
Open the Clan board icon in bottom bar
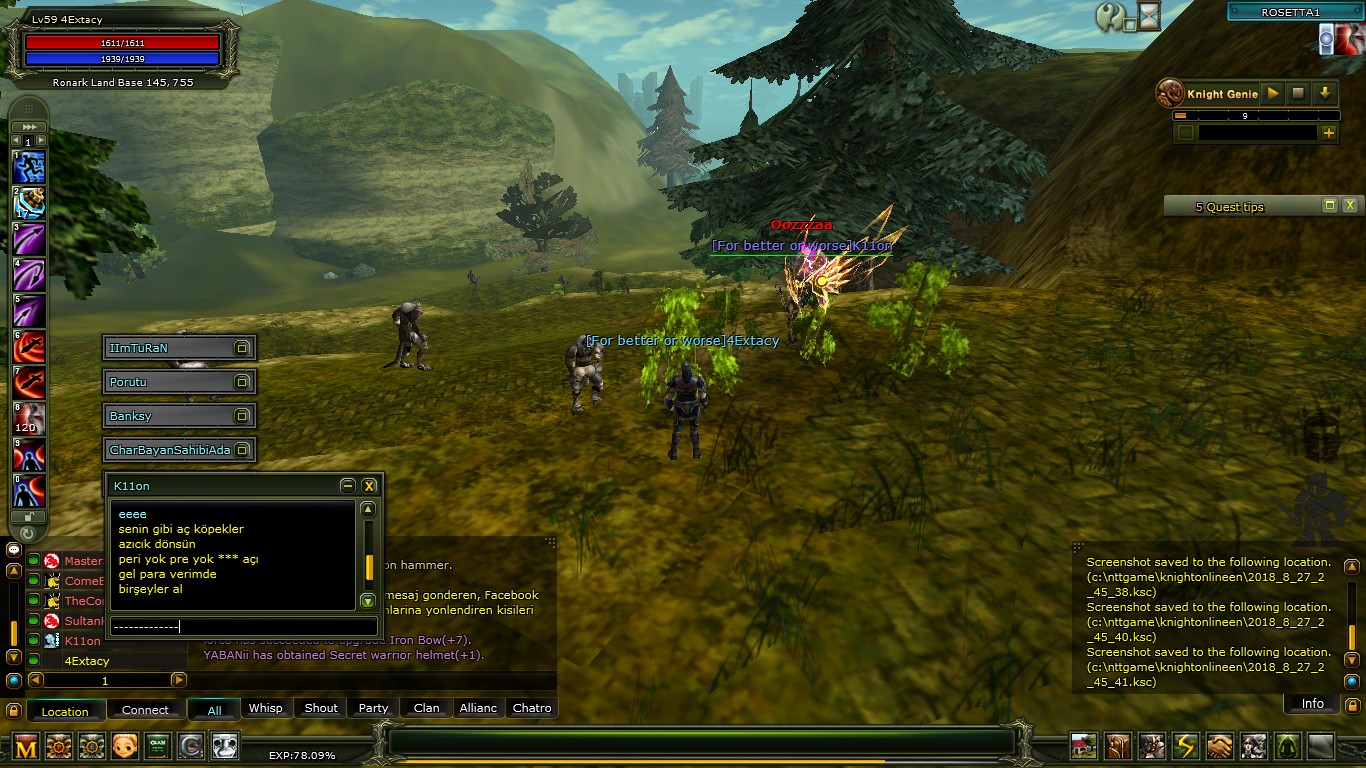point(158,746)
